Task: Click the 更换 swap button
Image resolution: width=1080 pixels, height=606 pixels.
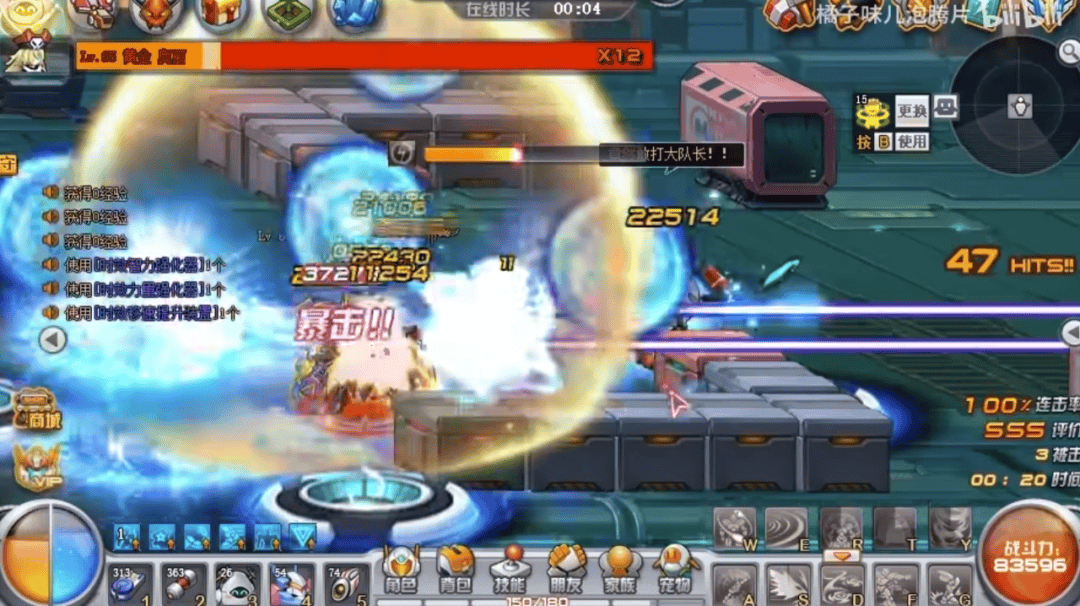Action: [911, 109]
